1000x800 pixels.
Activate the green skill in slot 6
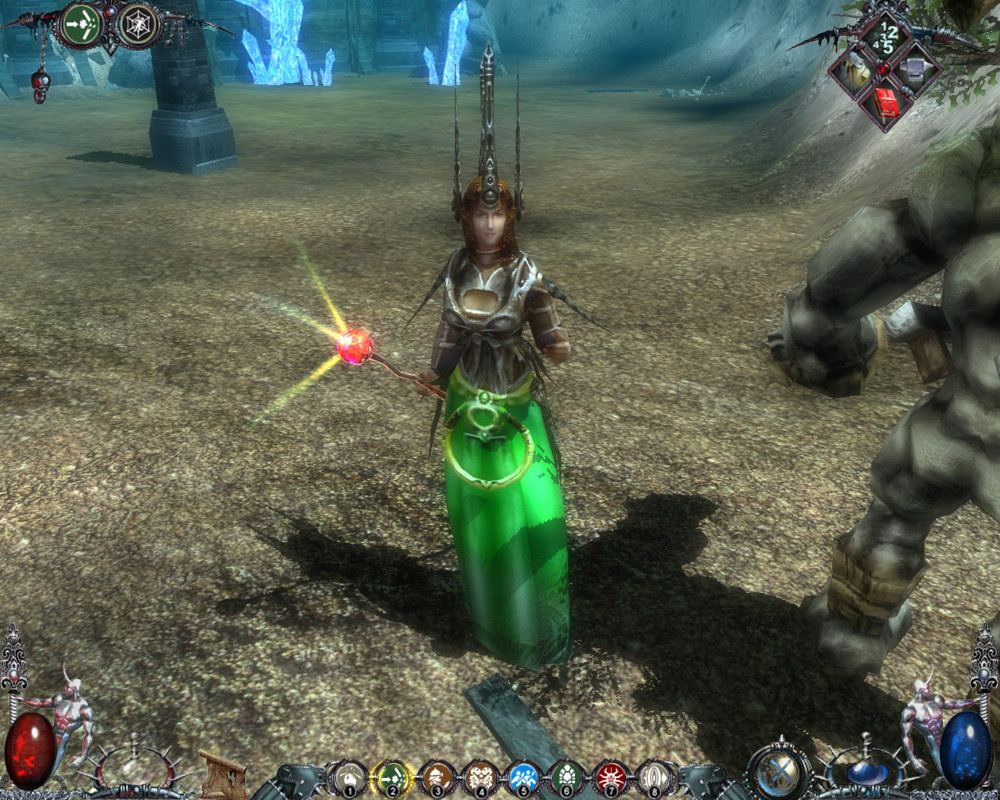pyautogui.click(x=568, y=777)
